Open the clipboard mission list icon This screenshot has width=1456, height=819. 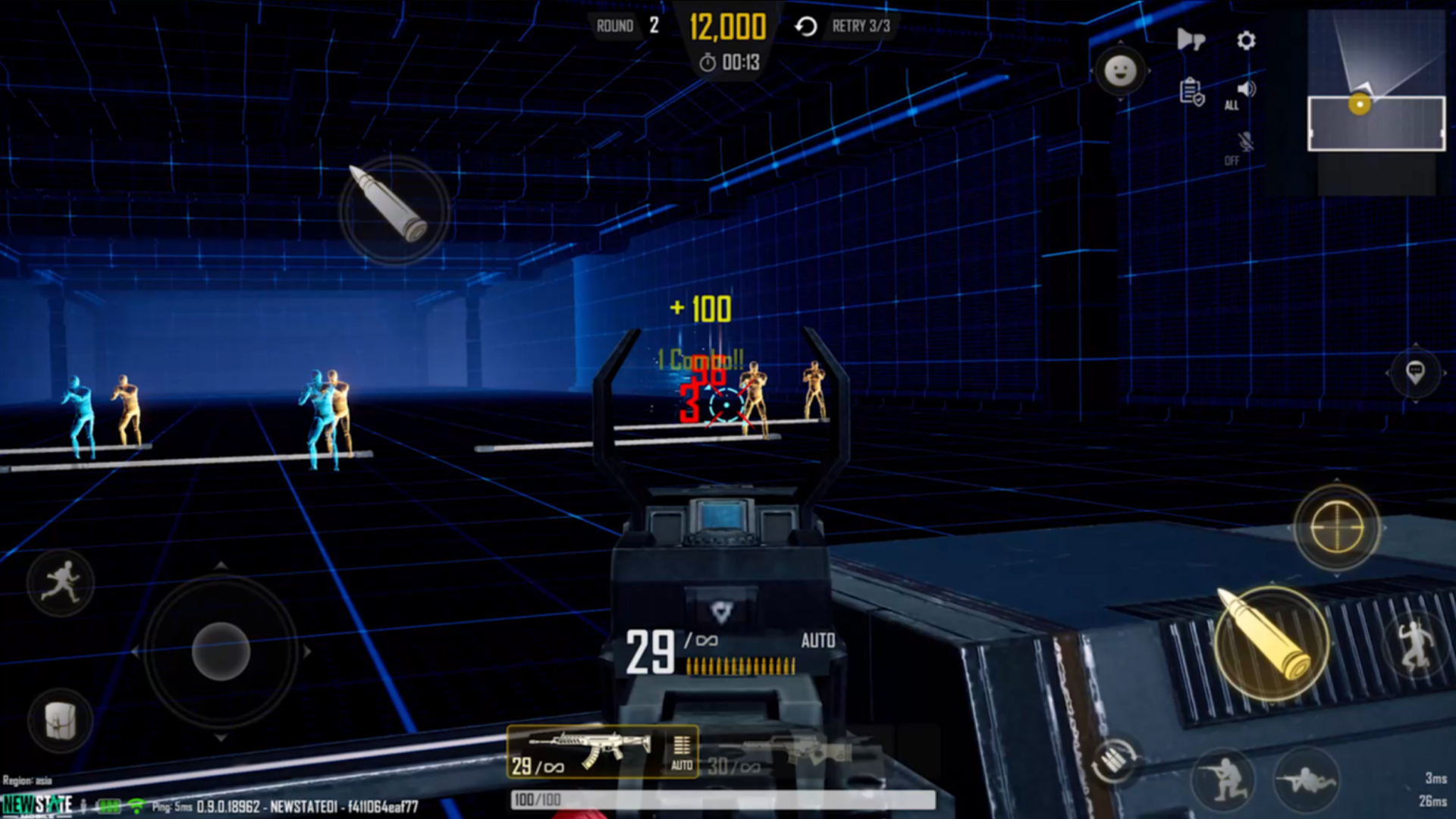point(1191,92)
